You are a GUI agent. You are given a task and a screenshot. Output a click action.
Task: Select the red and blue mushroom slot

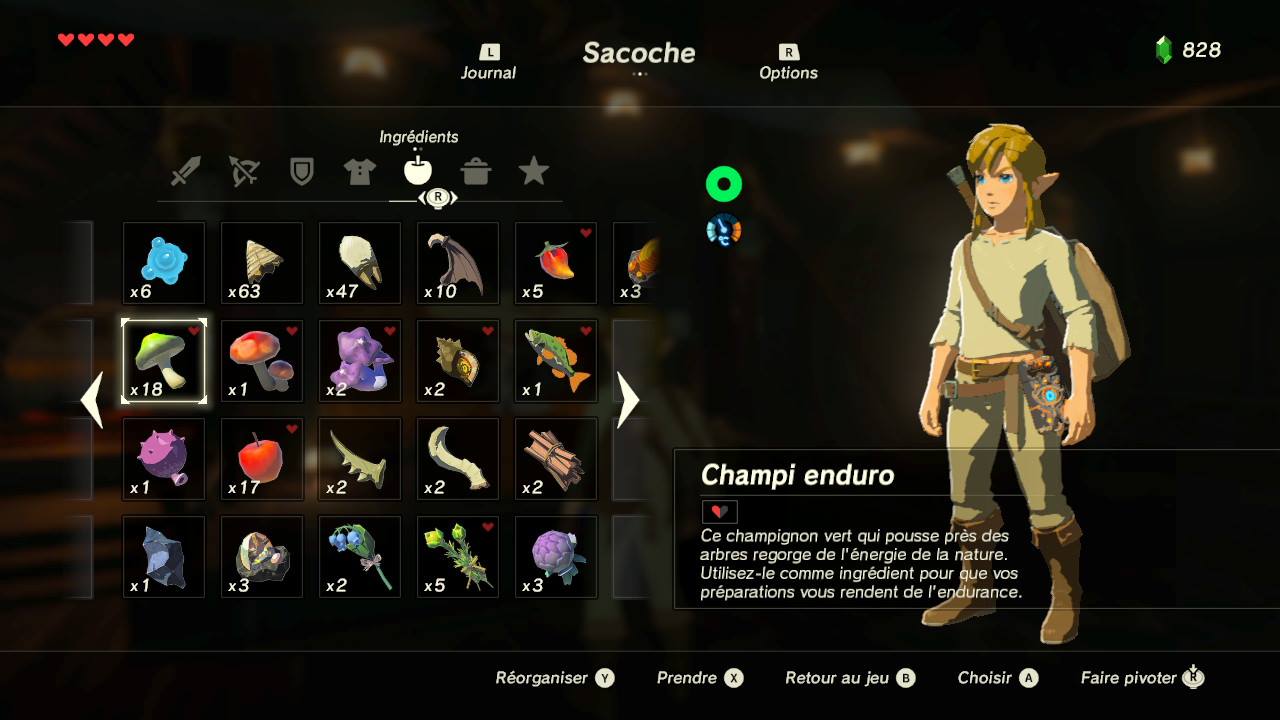pyautogui.click(x=262, y=361)
